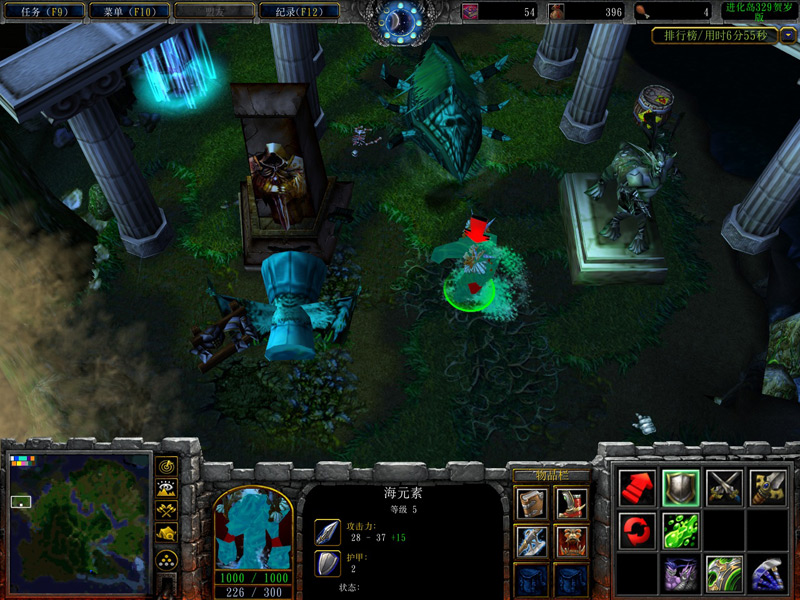800x600 pixels.
Task: Open the 菜单 (F10) main menu
Action: point(128,12)
